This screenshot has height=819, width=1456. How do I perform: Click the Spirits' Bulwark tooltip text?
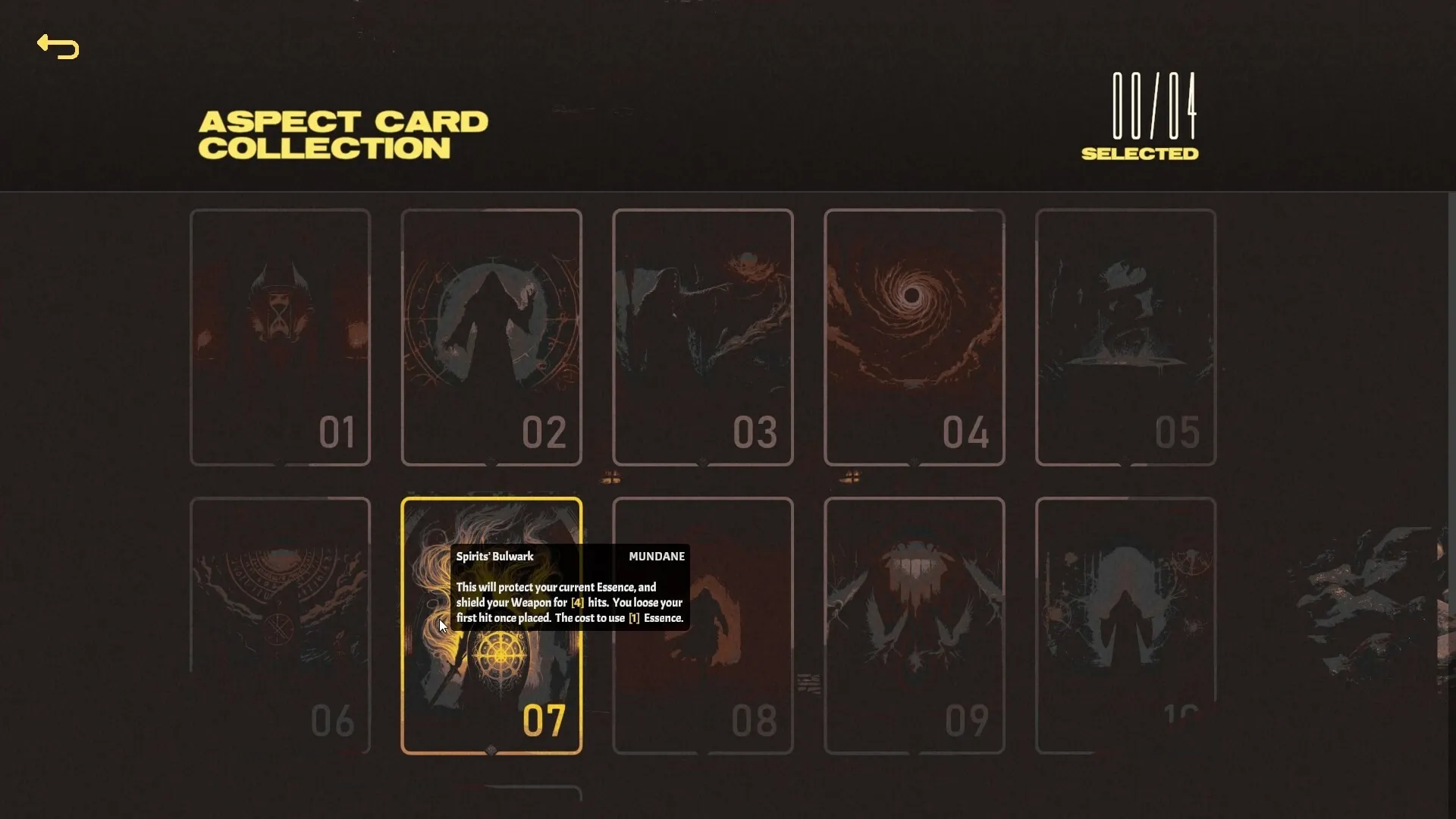pyautogui.click(x=569, y=602)
